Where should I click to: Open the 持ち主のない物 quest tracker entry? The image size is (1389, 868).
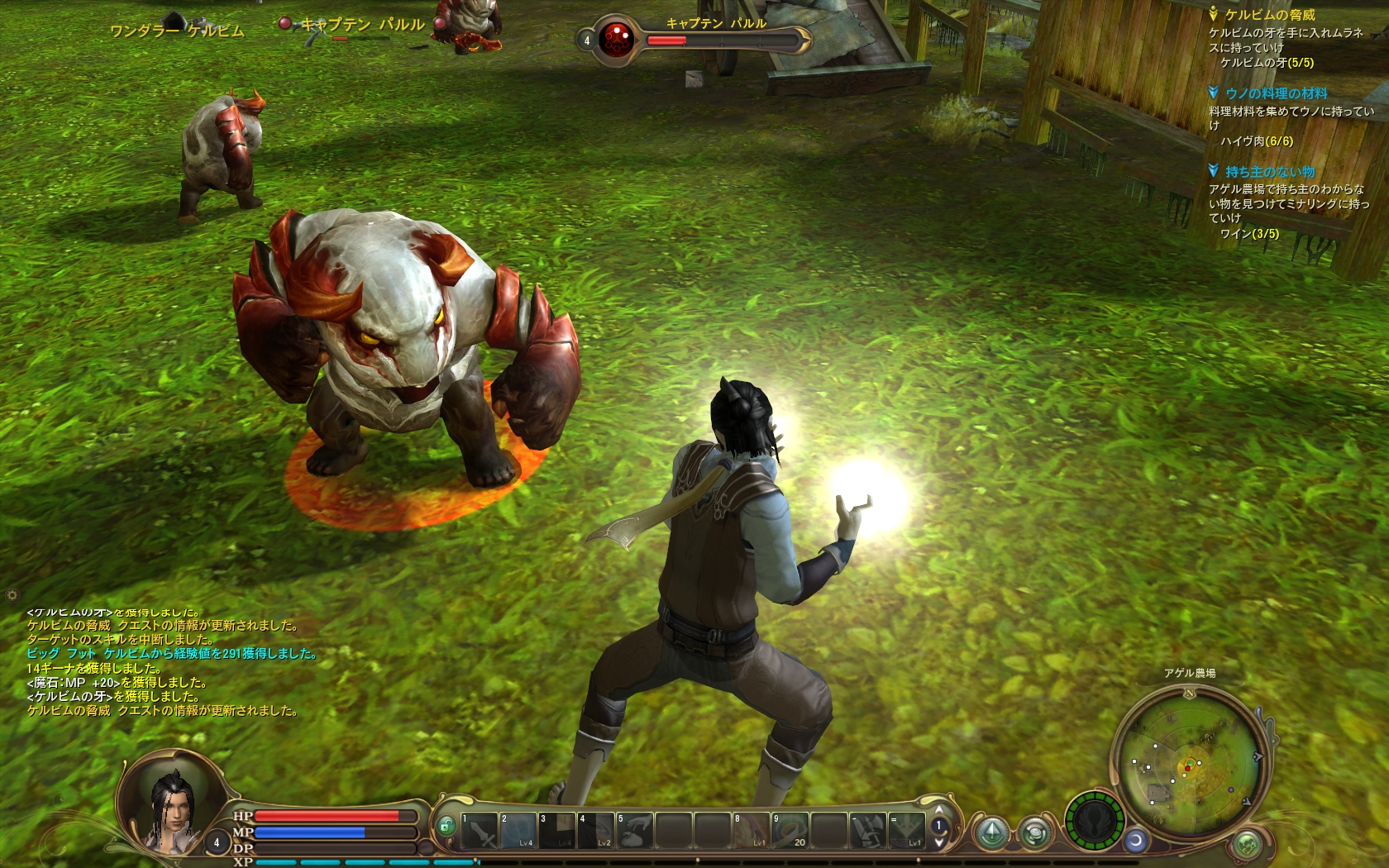click(x=1270, y=172)
